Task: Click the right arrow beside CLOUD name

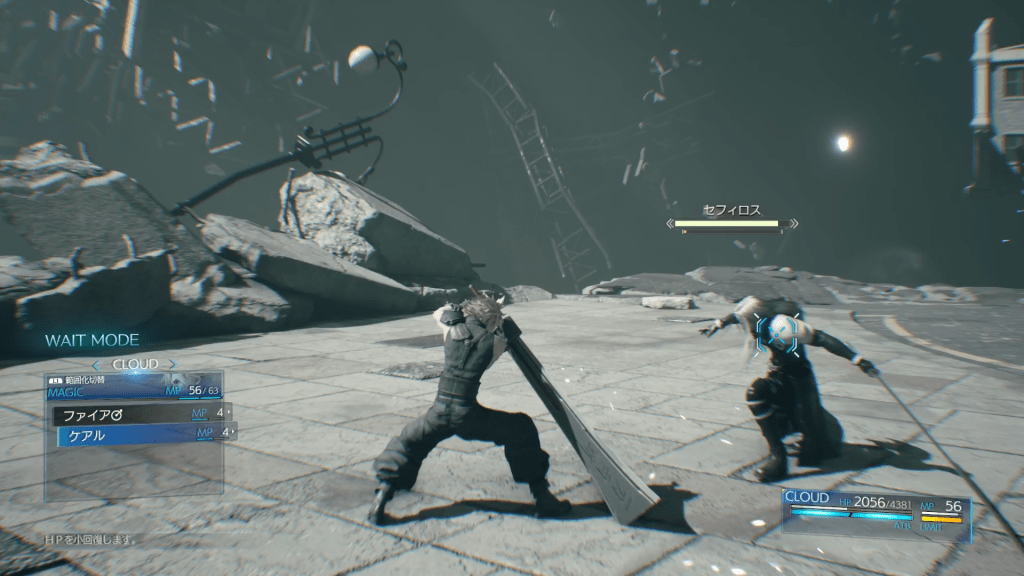Action: tap(171, 365)
